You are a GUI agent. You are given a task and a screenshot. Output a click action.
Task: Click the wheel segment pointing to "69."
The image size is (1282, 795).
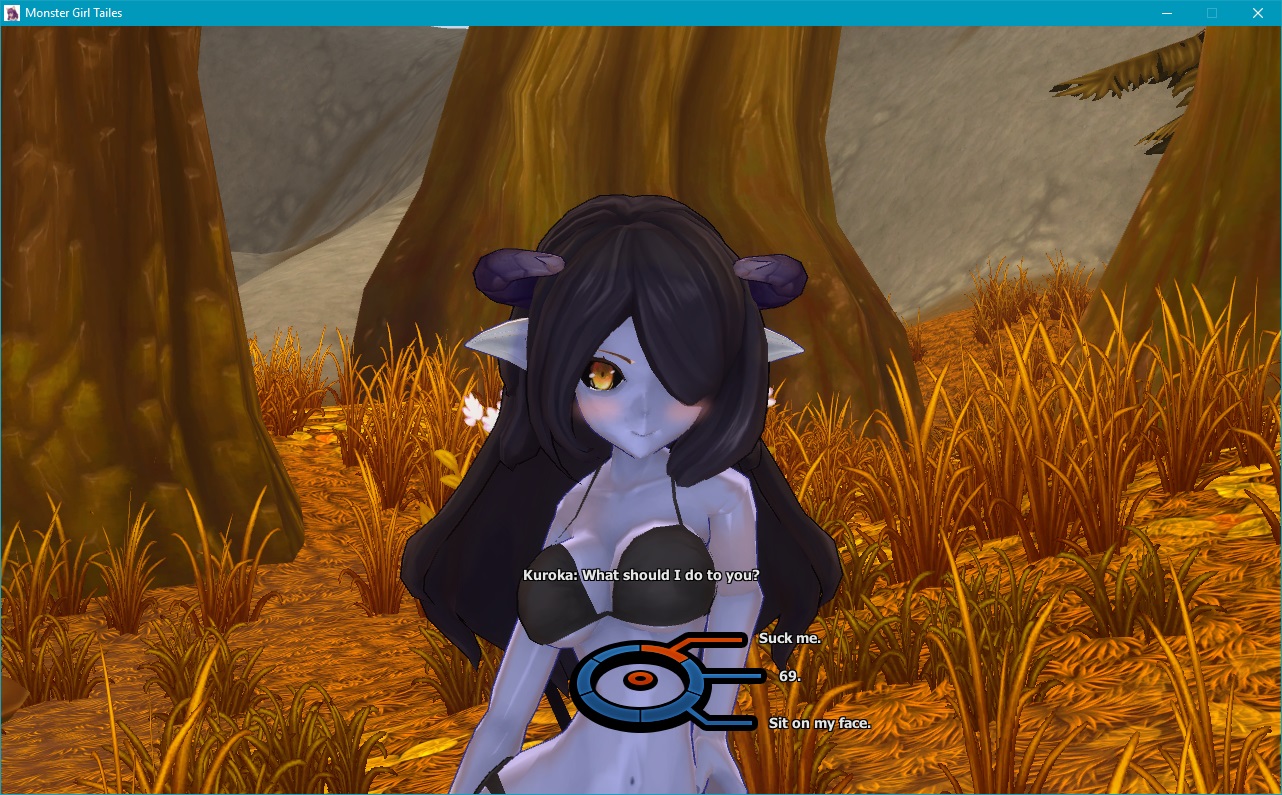pyautogui.click(x=693, y=678)
